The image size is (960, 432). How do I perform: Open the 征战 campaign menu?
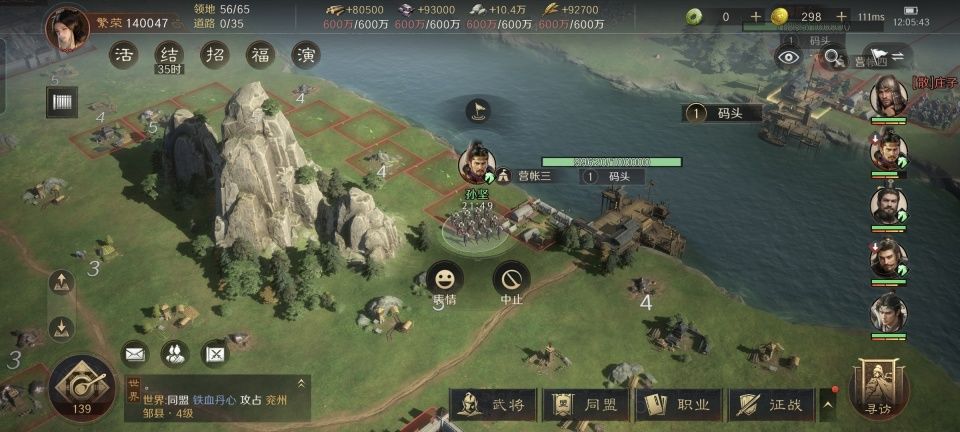point(772,405)
